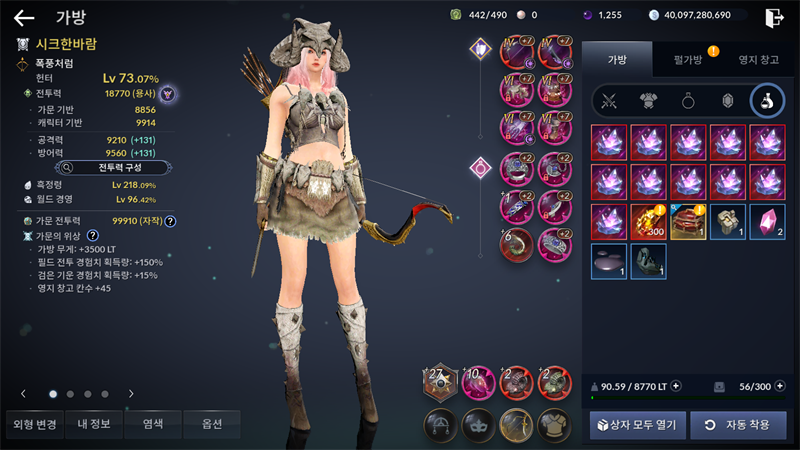Open the 염색 dye menu
The image size is (800, 450).
click(x=153, y=424)
